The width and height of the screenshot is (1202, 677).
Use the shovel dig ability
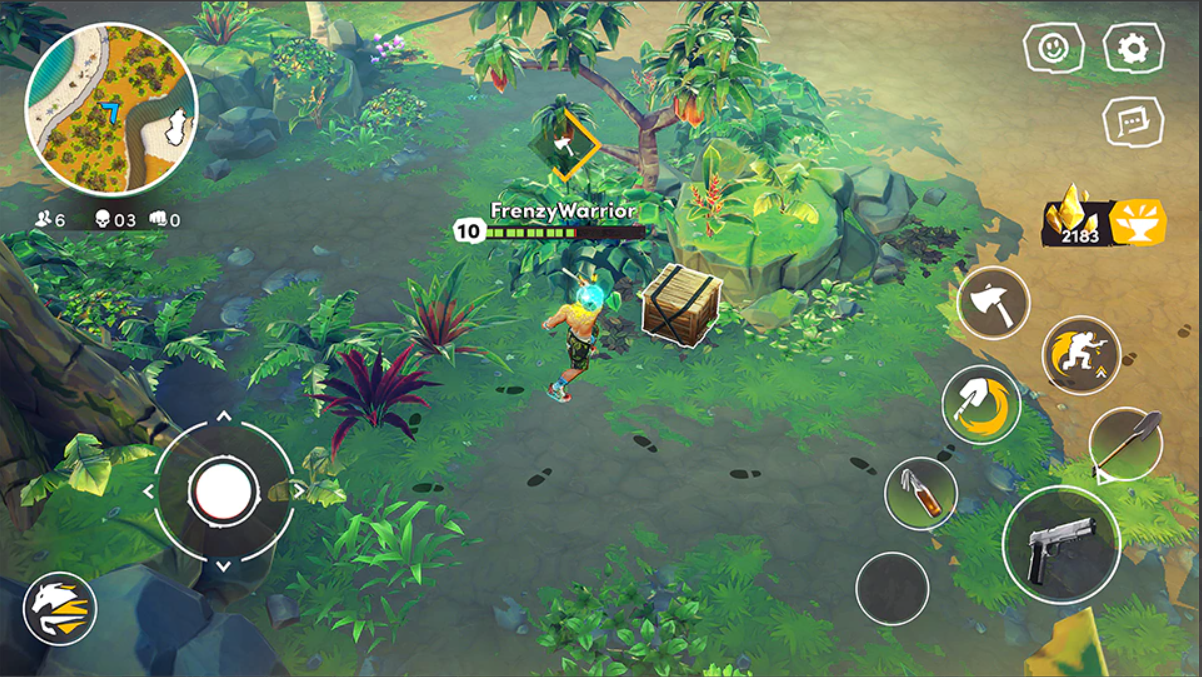click(x=981, y=404)
